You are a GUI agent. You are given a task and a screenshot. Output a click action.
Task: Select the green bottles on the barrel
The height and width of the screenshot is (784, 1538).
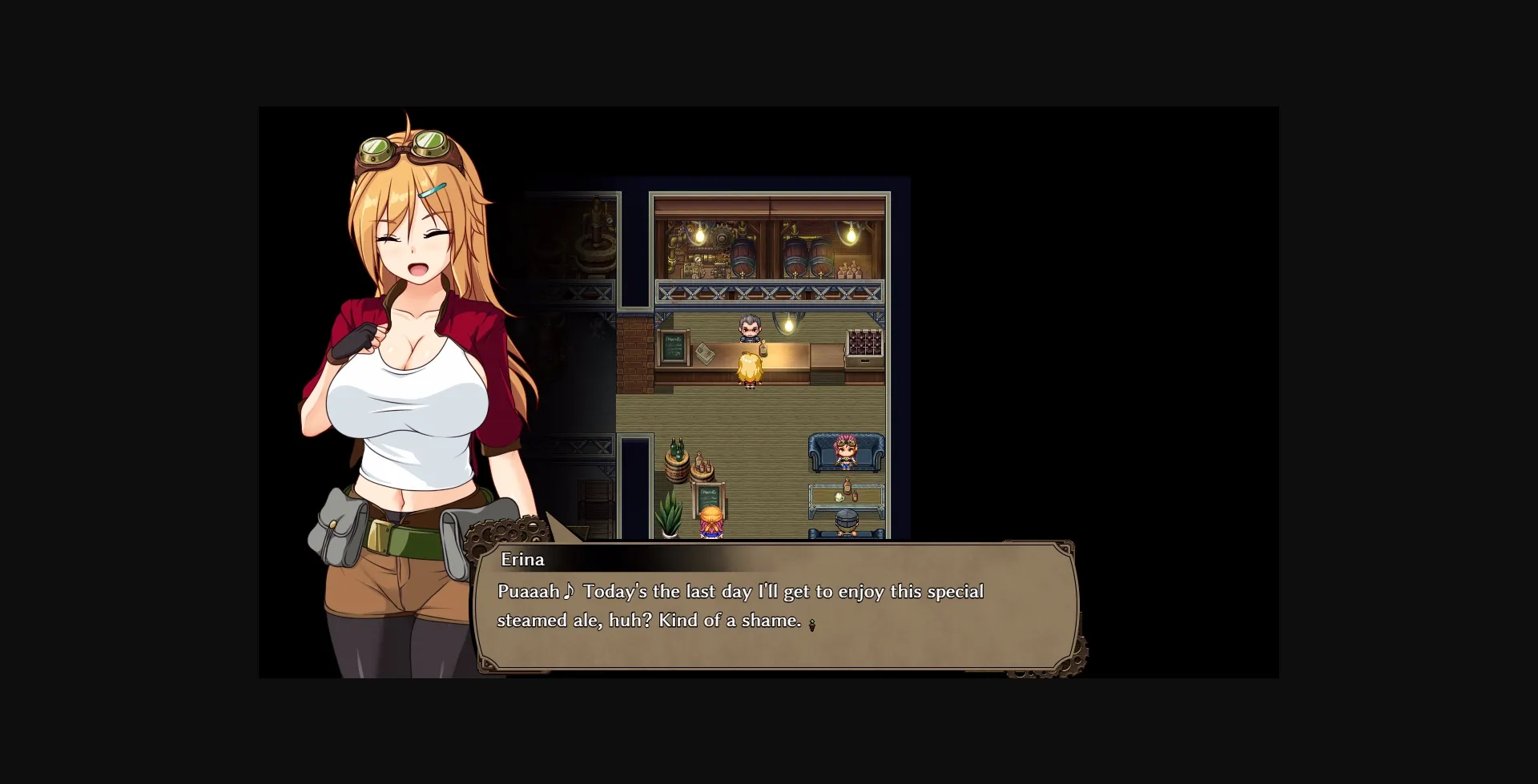[677, 450]
